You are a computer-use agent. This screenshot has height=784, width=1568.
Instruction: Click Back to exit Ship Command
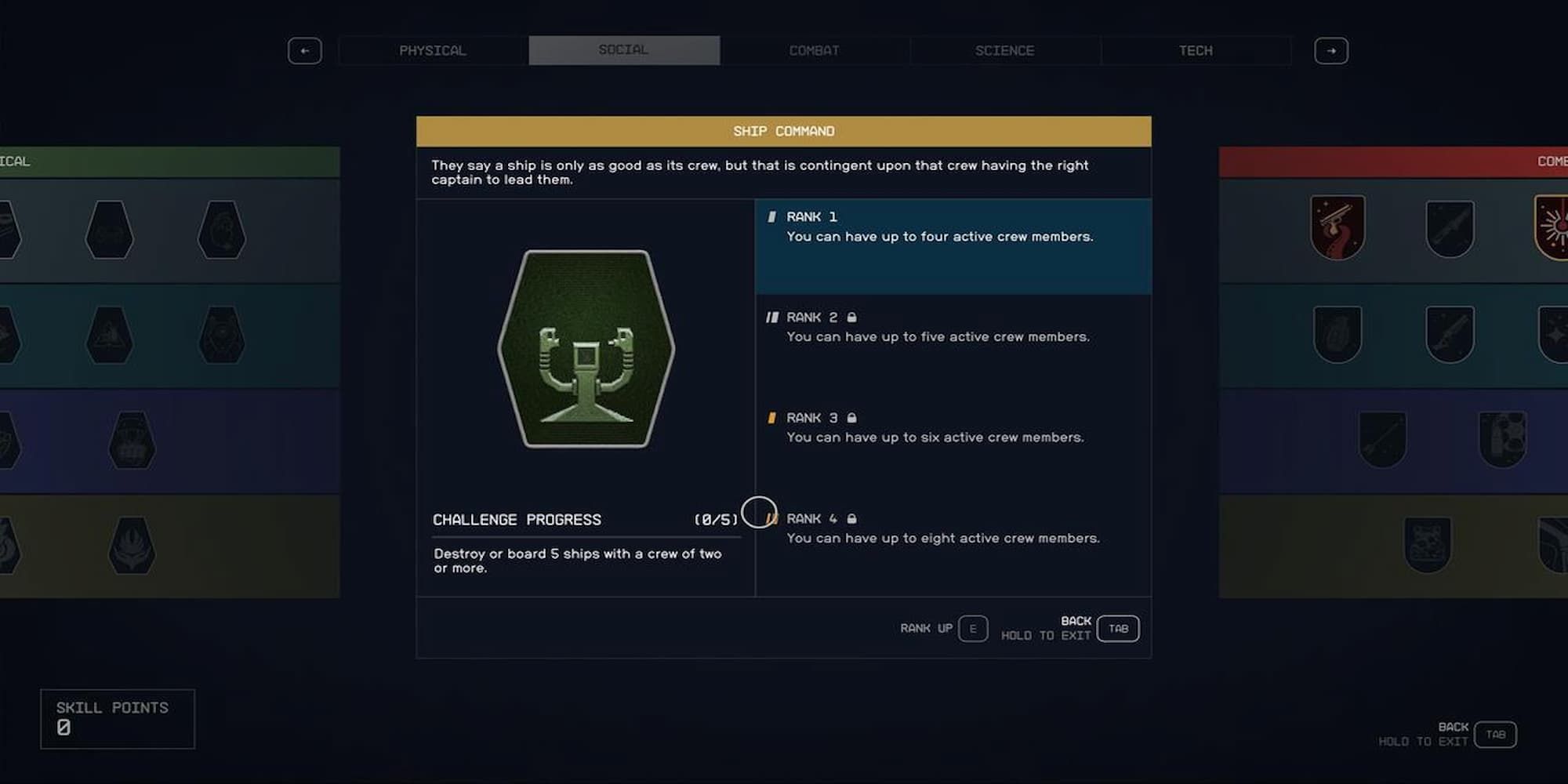click(x=1117, y=628)
